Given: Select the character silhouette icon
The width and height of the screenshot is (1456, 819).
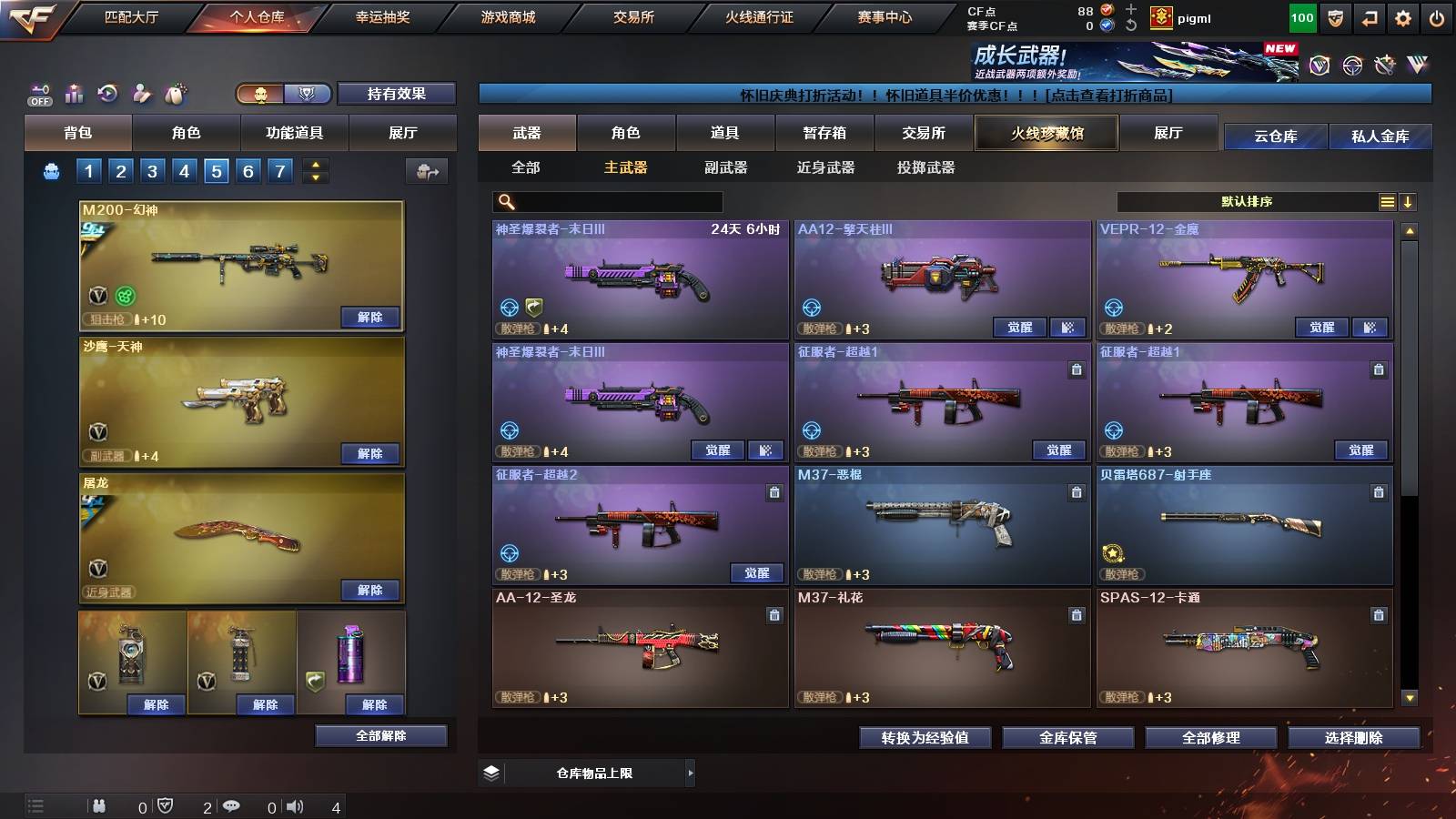Looking at the screenshot, I should click(141, 93).
